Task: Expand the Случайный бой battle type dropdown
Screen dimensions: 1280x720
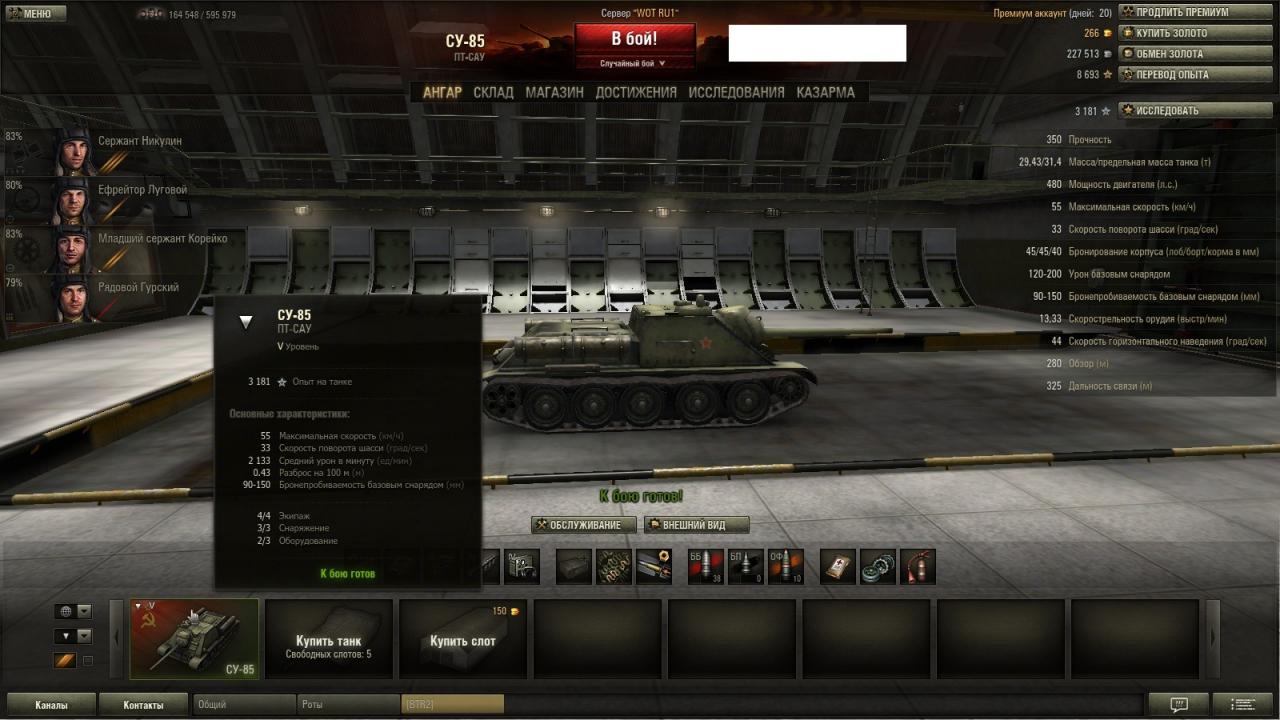Action: pyautogui.click(x=634, y=63)
